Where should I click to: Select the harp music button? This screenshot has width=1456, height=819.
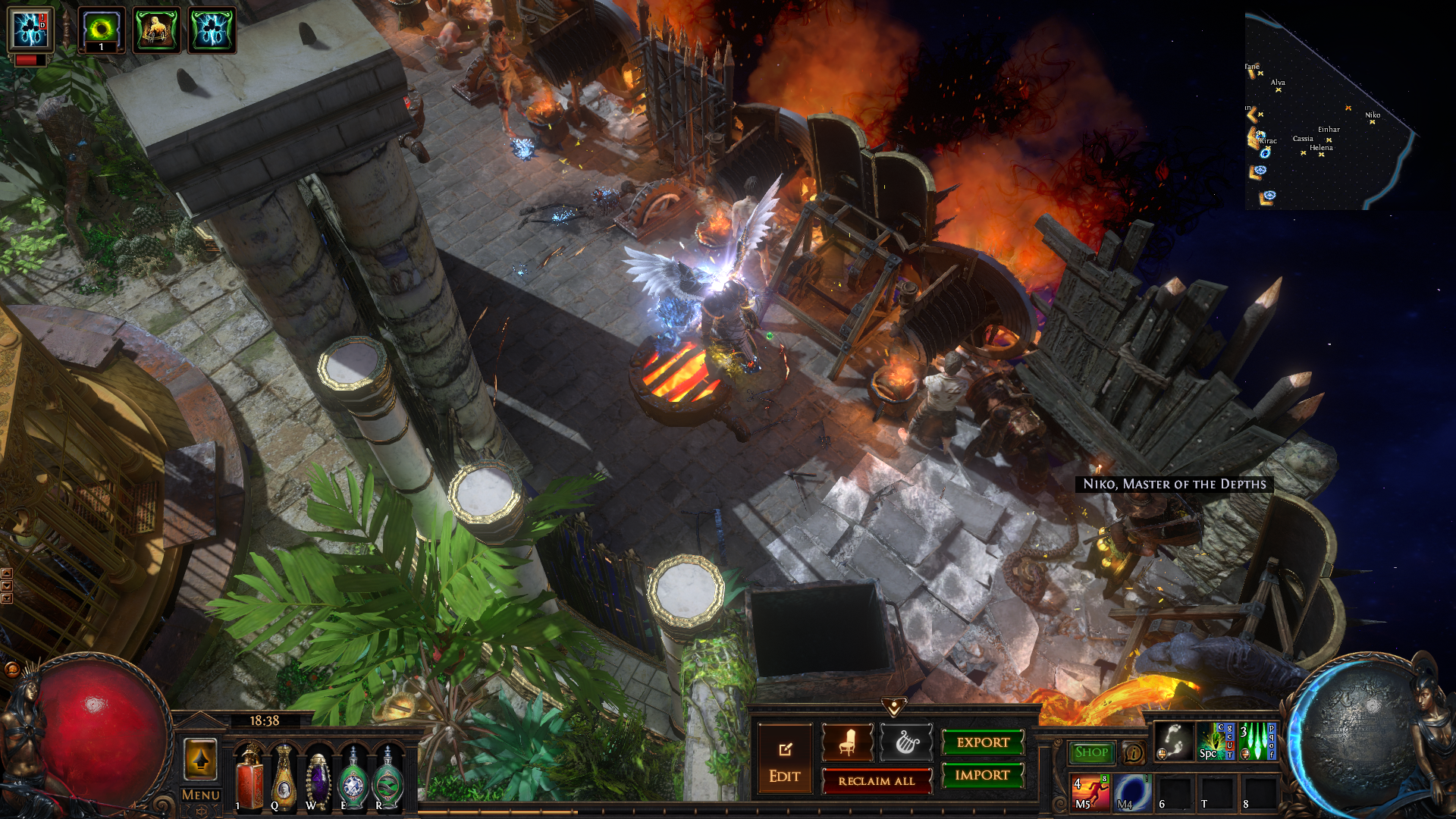[x=906, y=742]
